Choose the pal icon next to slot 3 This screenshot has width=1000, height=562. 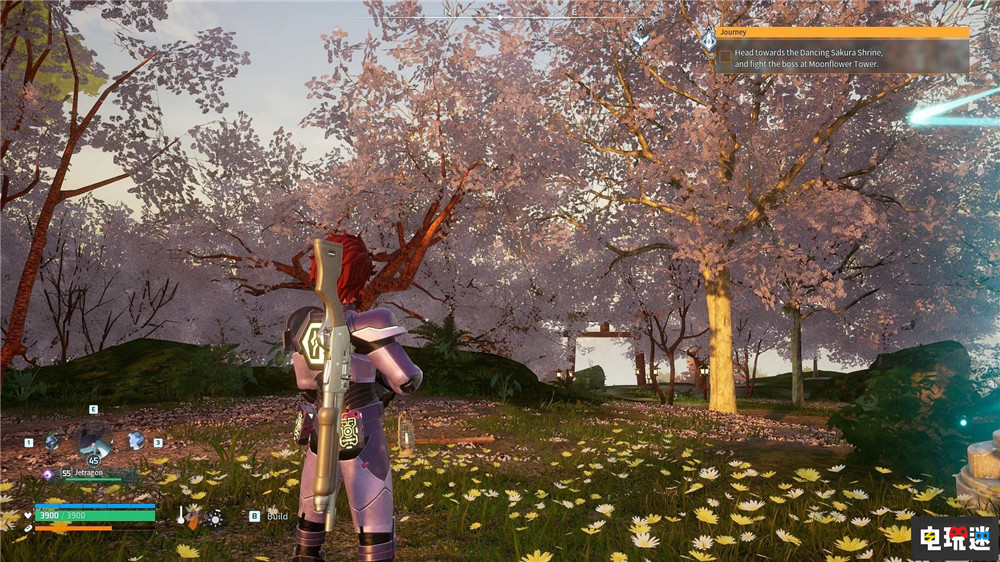tap(136, 440)
